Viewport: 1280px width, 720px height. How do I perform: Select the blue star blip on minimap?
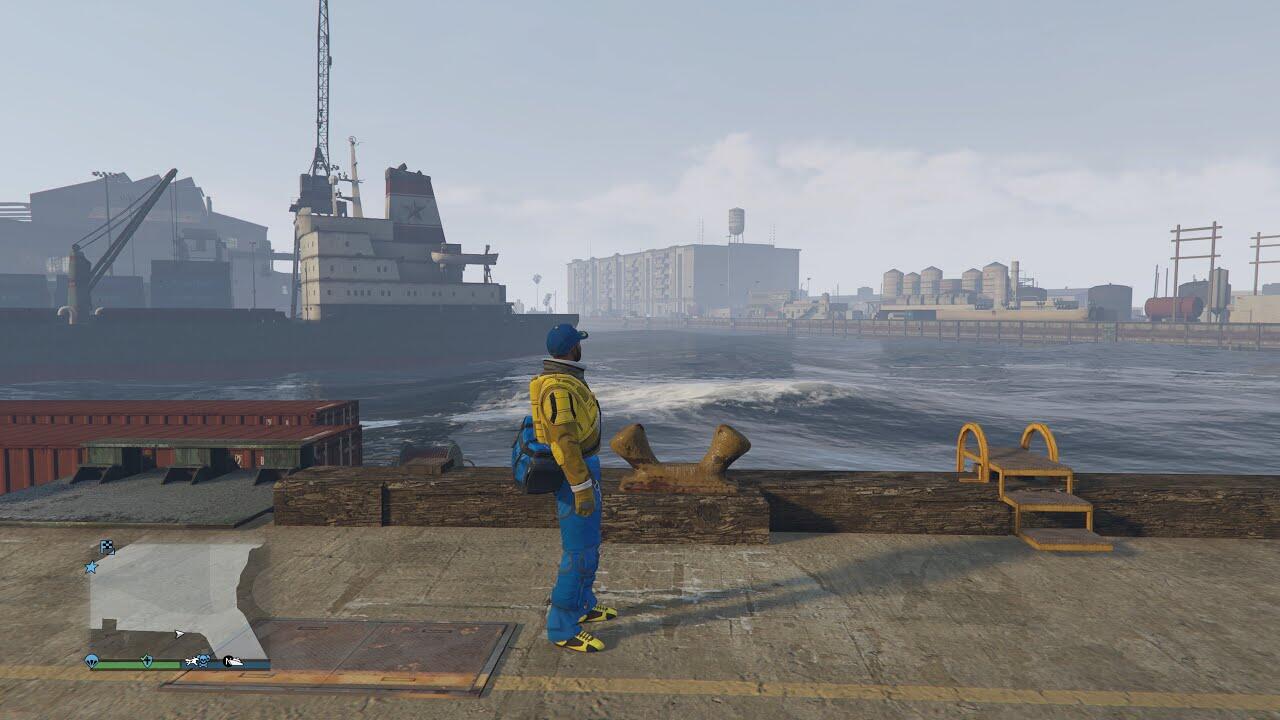click(x=92, y=567)
